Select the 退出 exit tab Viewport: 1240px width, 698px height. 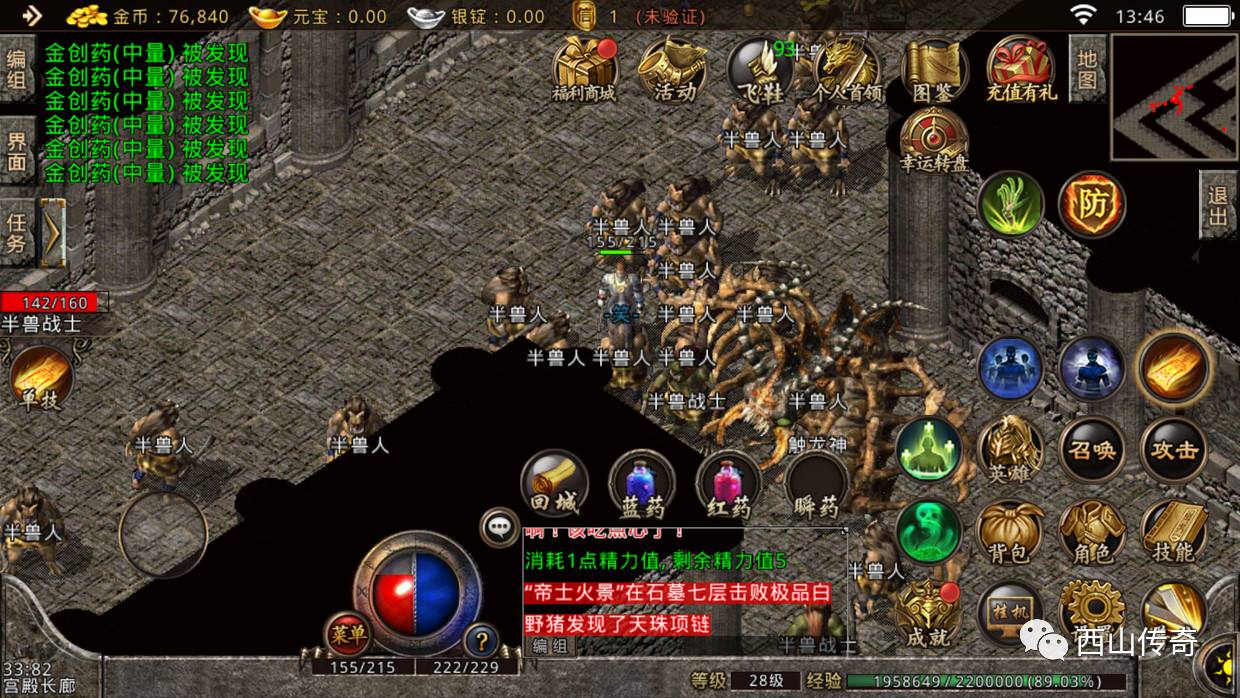point(1219,204)
